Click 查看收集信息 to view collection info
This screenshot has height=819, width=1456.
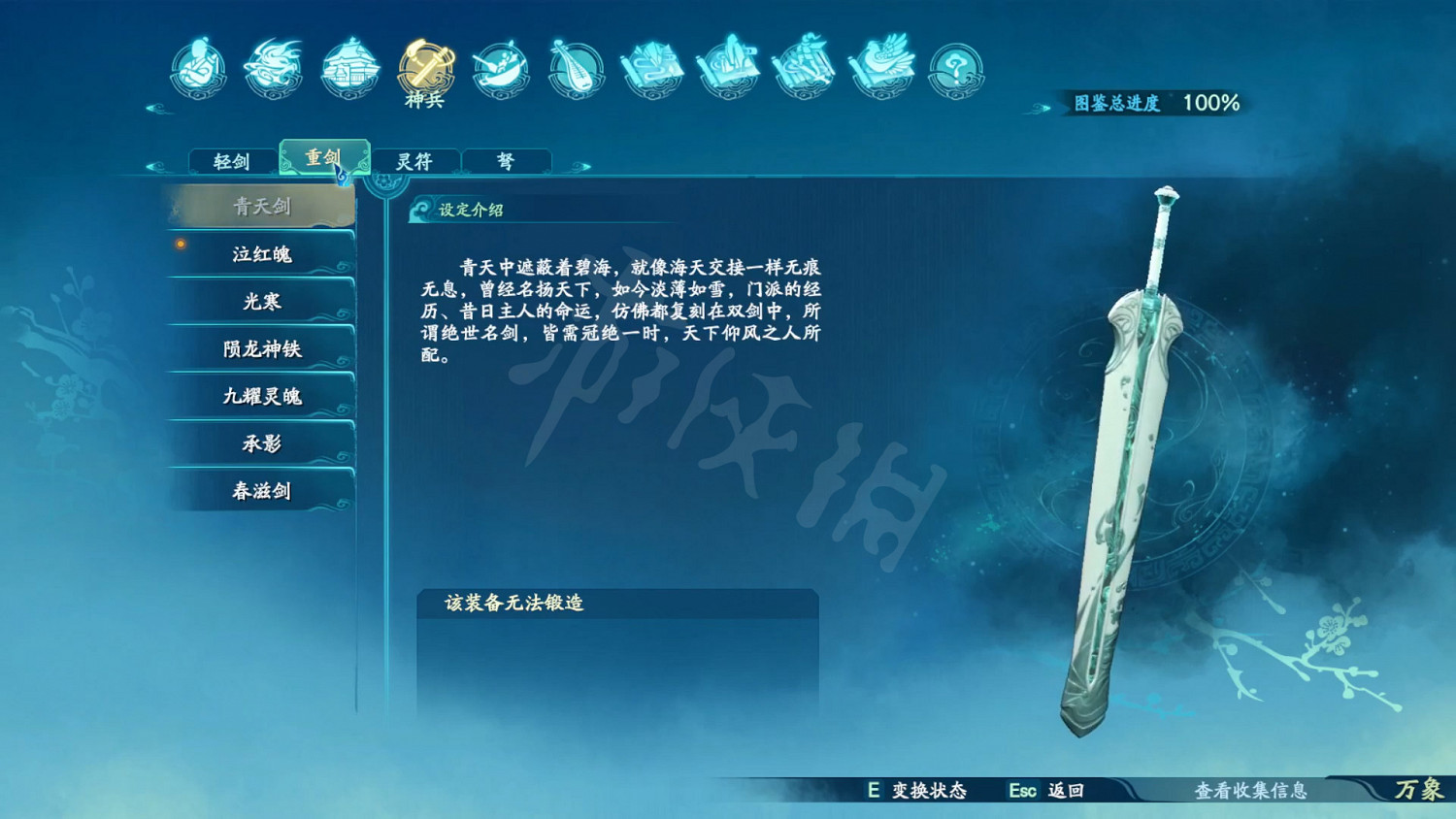tap(1252, 792)
